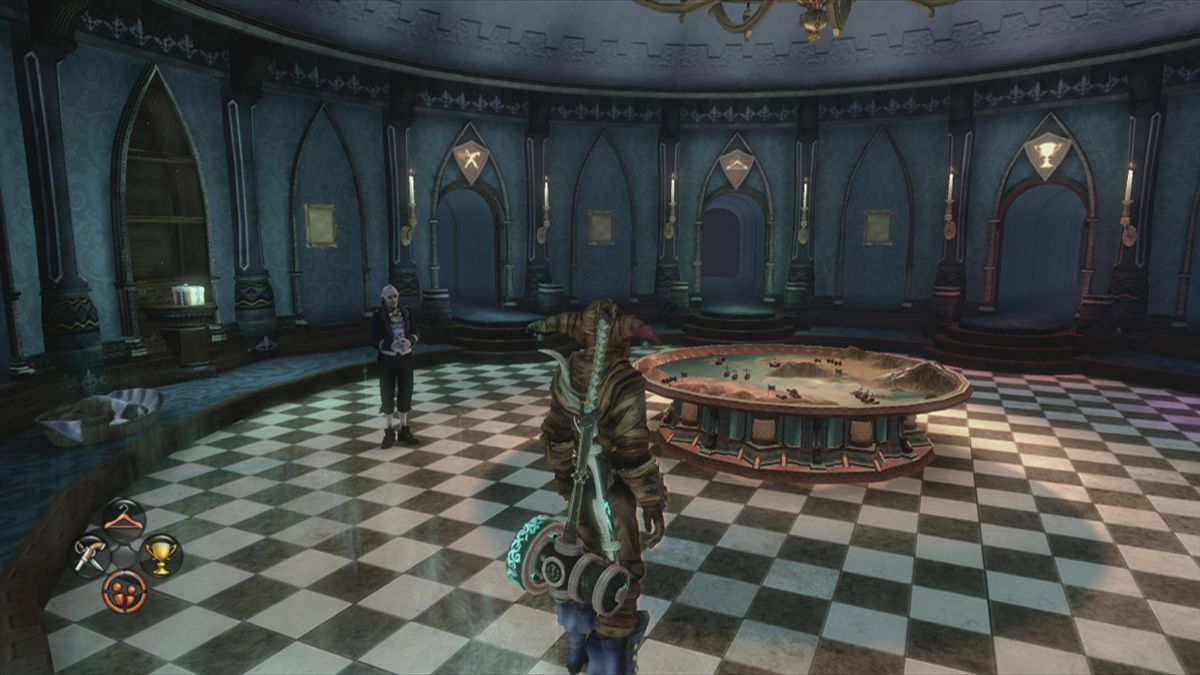Select the crossed sword and pistol armoury icon

pyautogui.click(x=88, y=555)
